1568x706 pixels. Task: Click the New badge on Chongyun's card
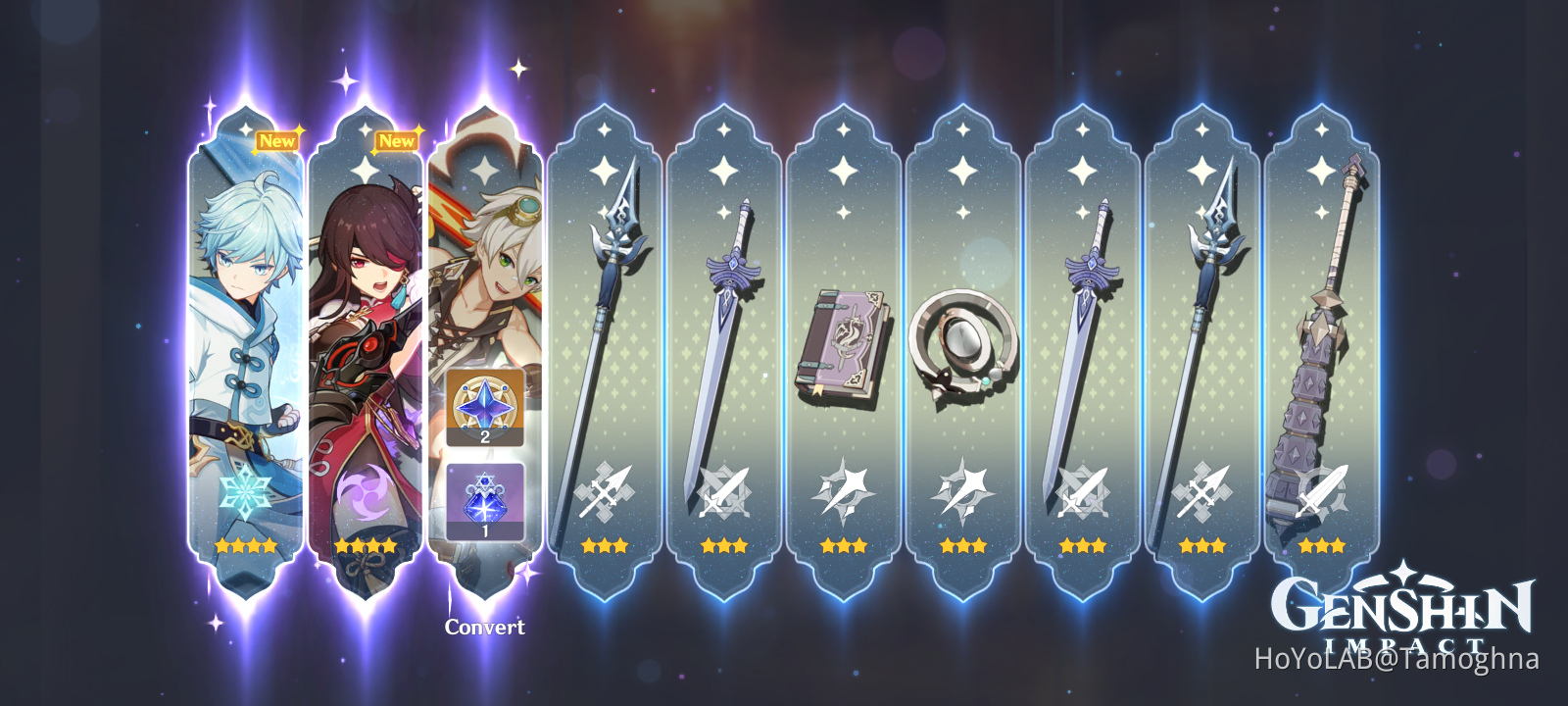click(x=278, y=140)
